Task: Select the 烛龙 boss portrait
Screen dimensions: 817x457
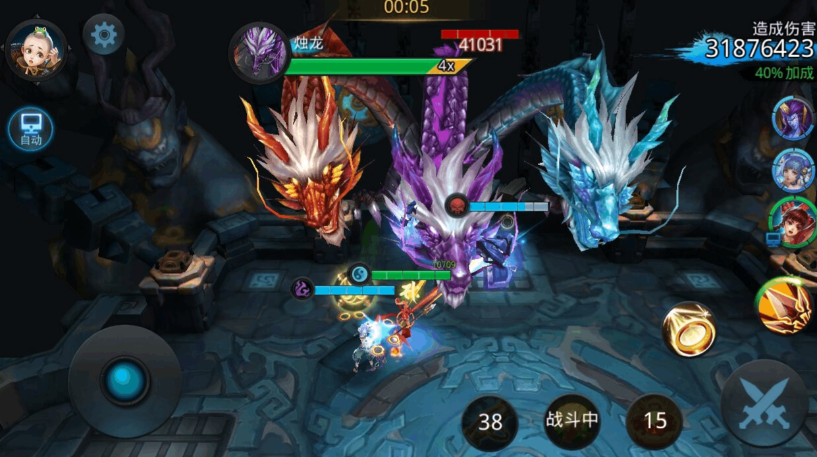Action: 260,51
